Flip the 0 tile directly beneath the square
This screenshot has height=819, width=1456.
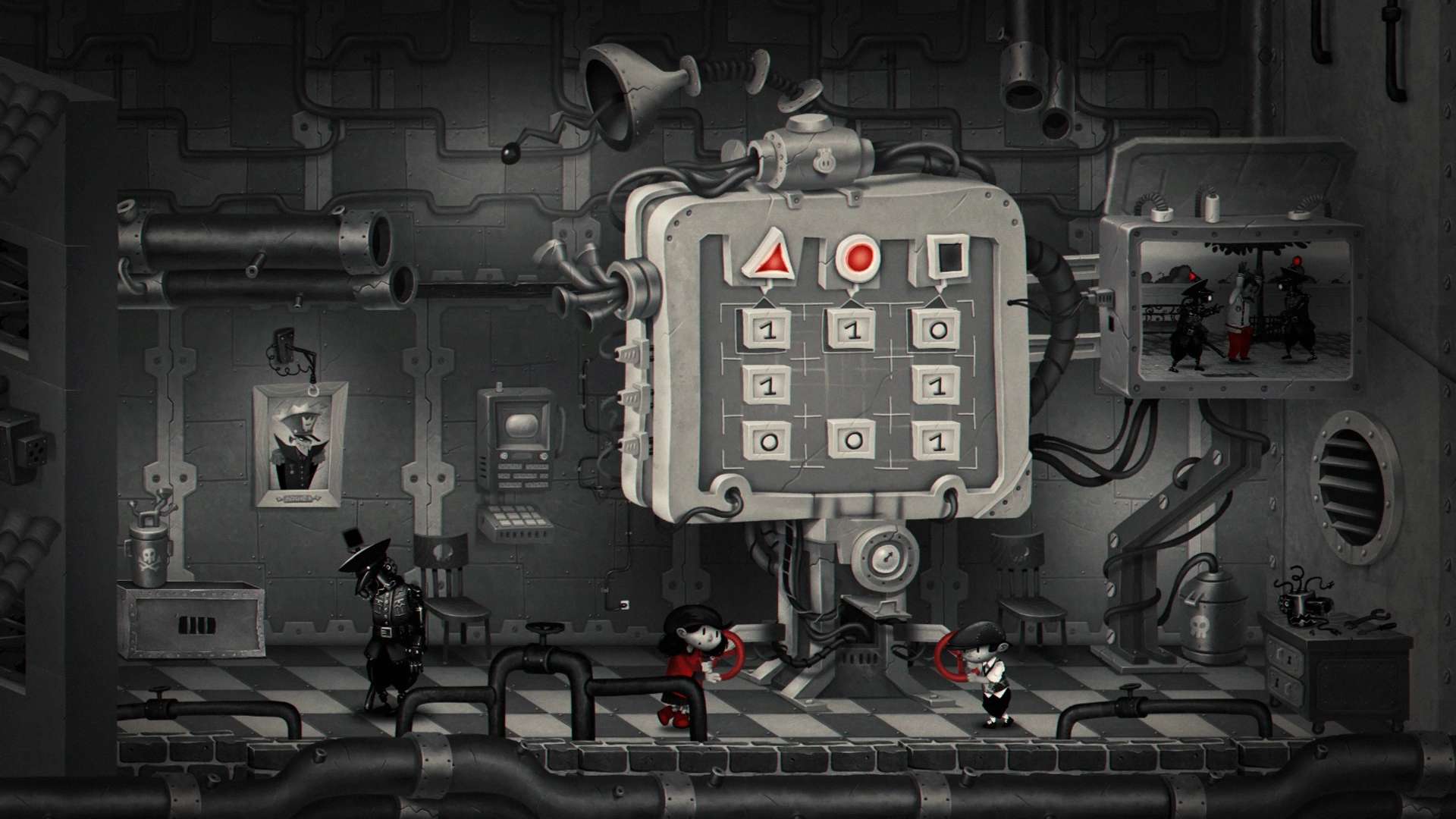point(938,331)
